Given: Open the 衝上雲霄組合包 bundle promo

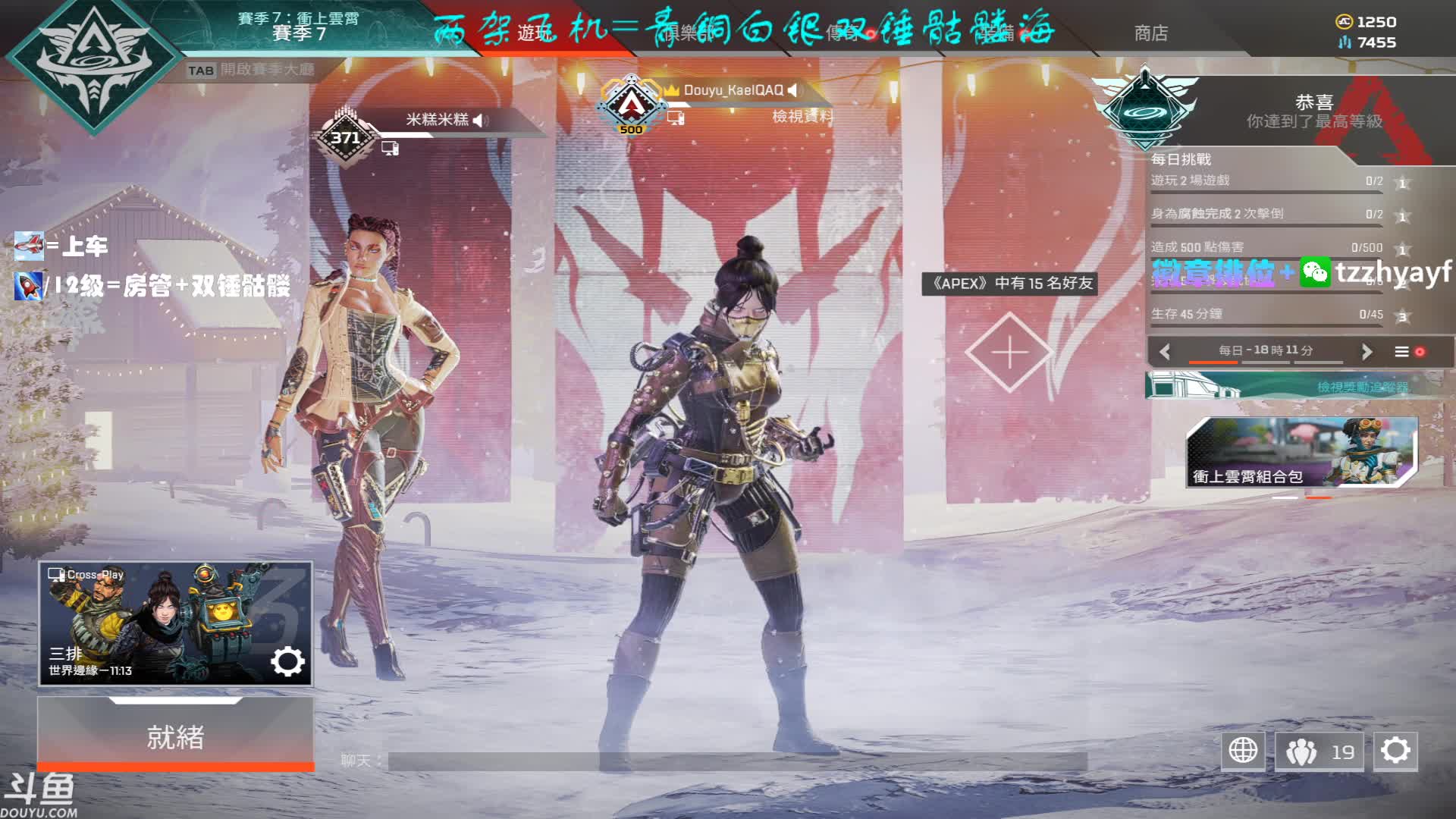Looking at the screenshot, I should 1301,452.
